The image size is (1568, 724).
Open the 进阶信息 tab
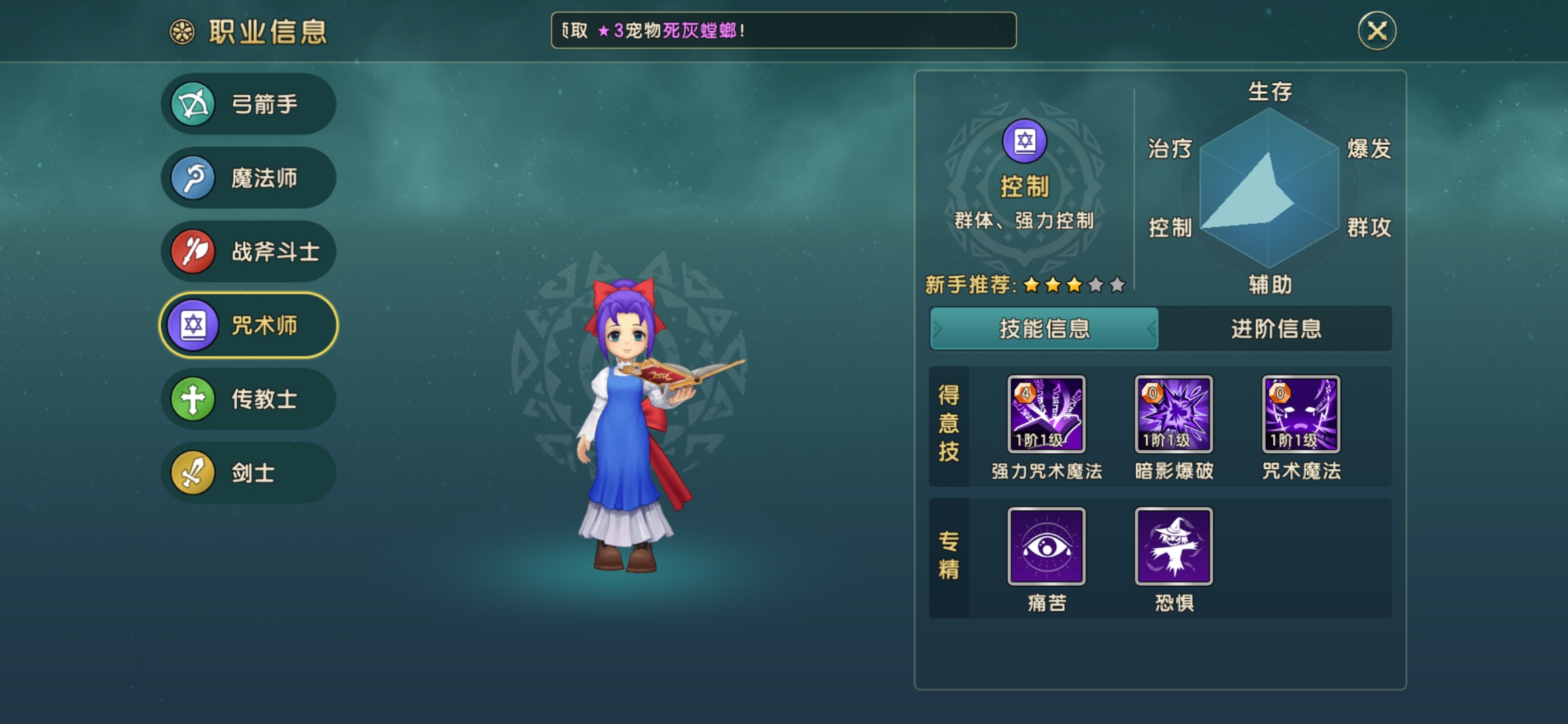[x=1275, y=328]
